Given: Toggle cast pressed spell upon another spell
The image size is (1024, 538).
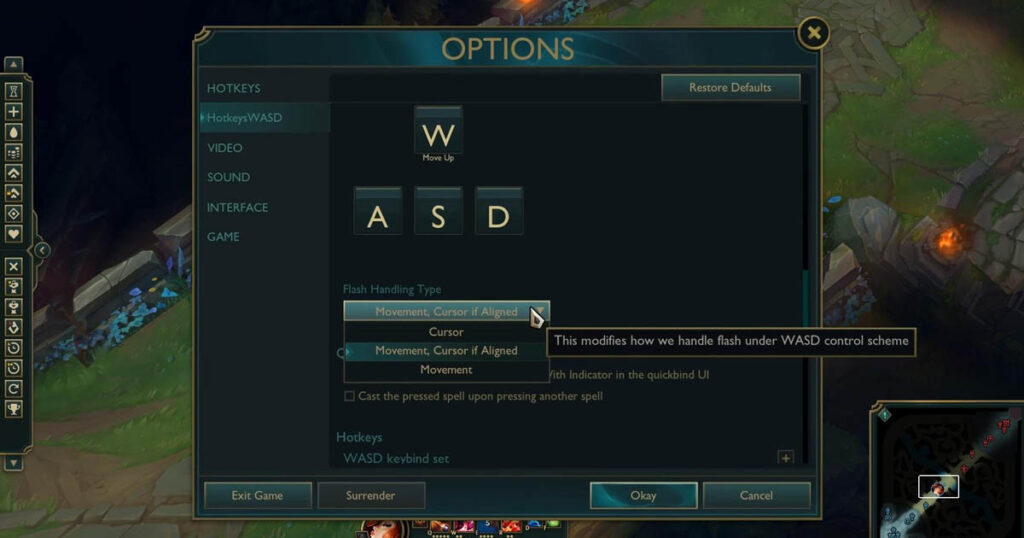Looking at the screenshot, I should [x=350, y=396].
